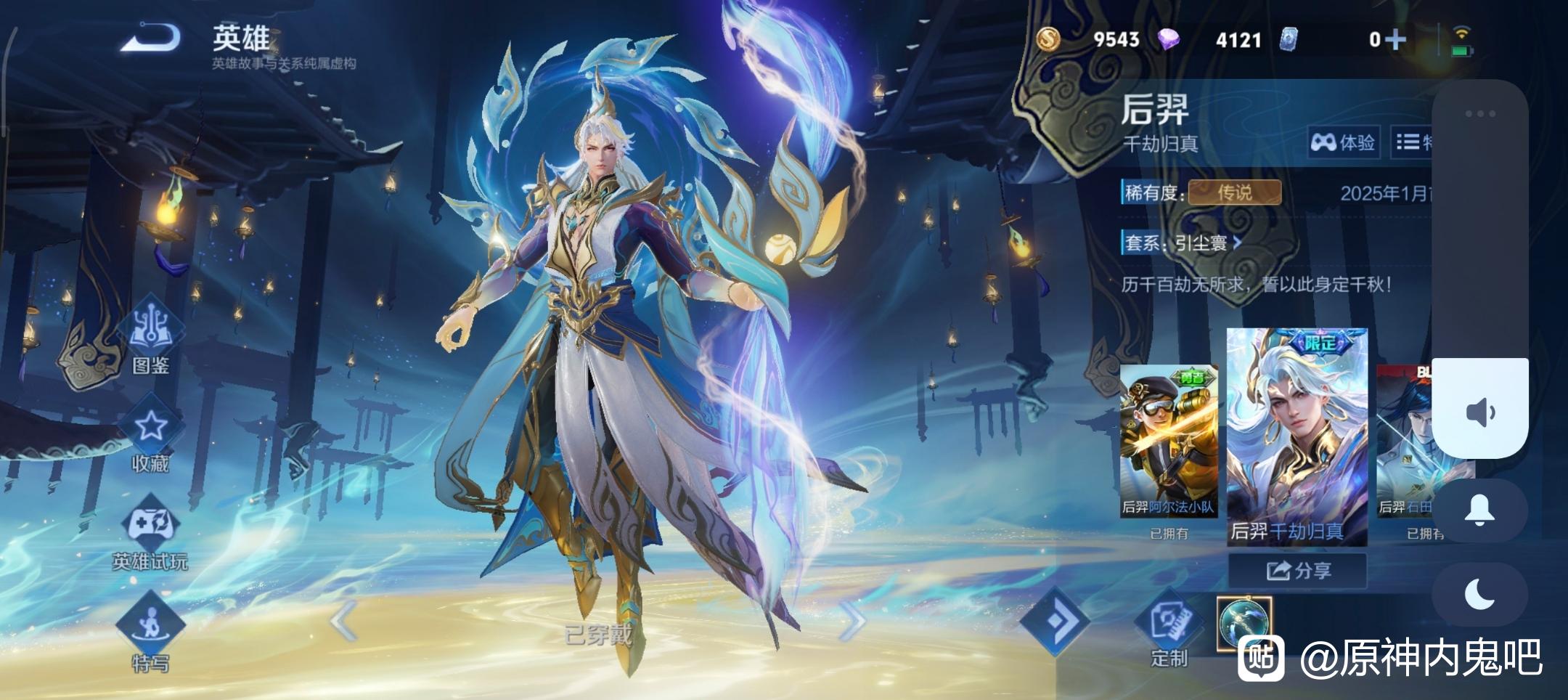Screen dimensions: 1568x700
Task: Toggle the moon do-not-disturb button
Action: tap(1479, 595)
